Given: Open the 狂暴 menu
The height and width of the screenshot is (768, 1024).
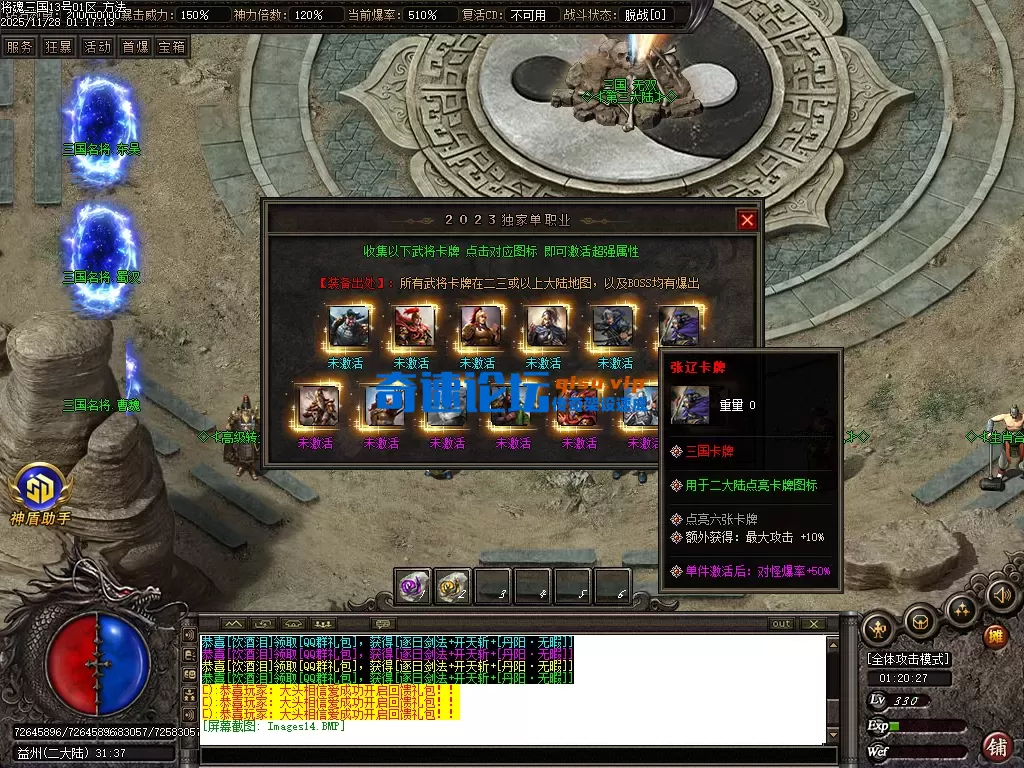Looking at the screenshot, I should [58, 47].
